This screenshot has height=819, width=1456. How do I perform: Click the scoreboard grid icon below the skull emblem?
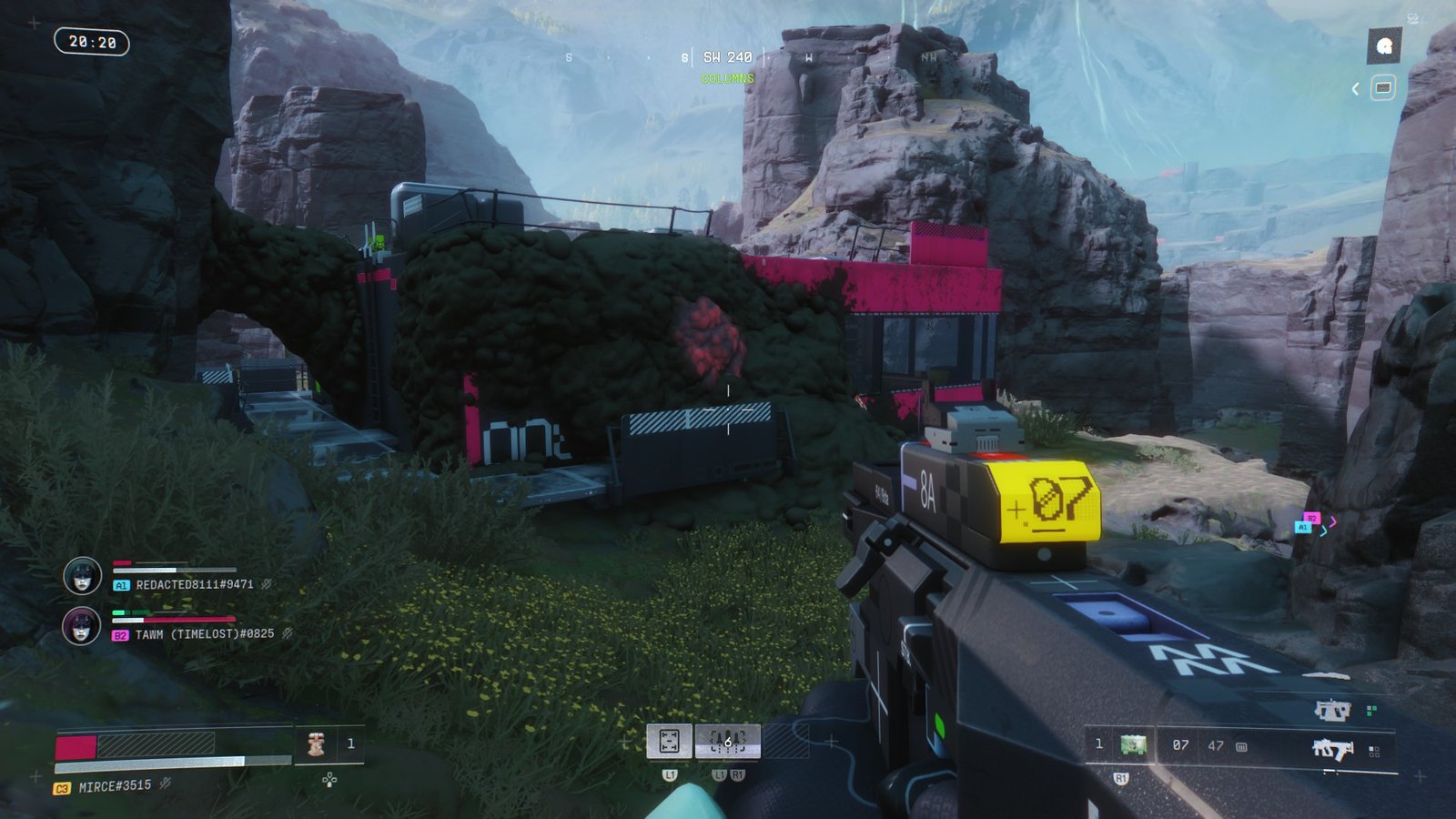point(1385,88)
